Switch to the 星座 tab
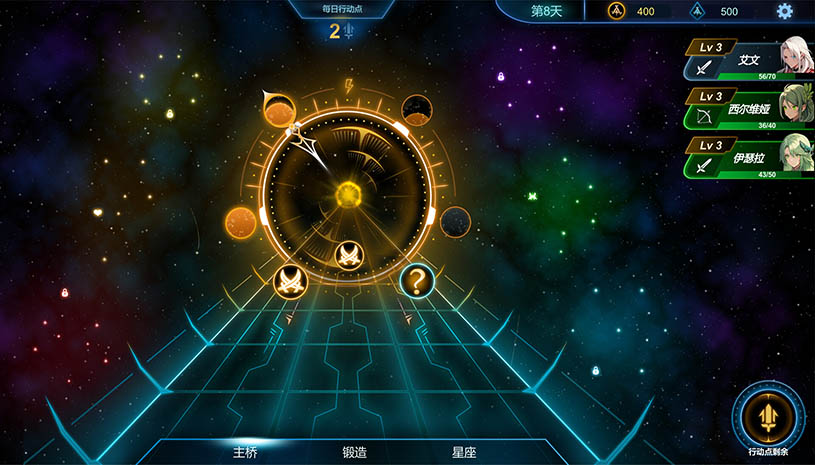This screenshot has height=465, width=815. (x=464, y=452)
